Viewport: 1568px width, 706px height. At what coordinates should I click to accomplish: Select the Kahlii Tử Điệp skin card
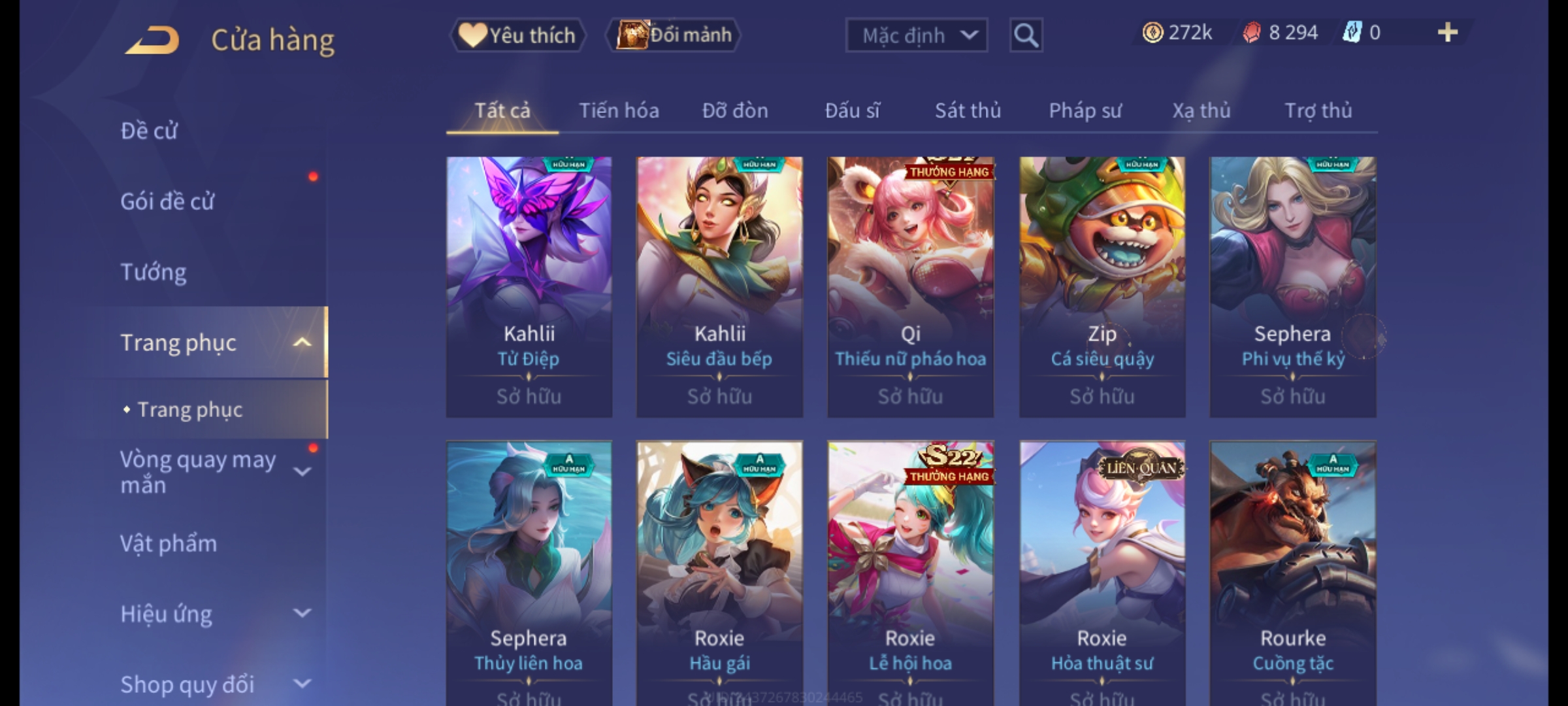tap(529, 286)
